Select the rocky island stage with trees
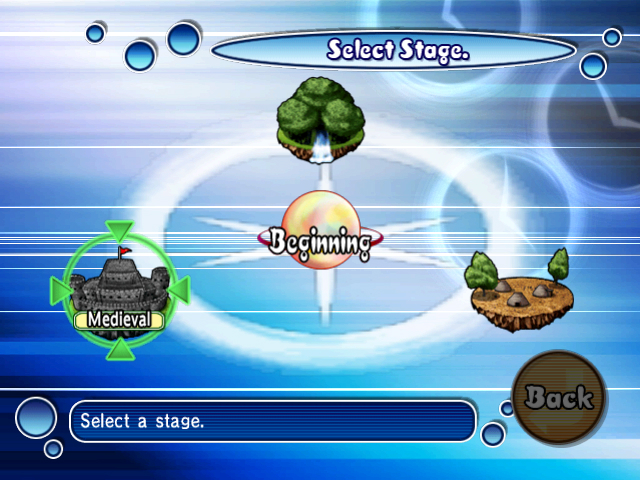Screen dimensions: 640x480 click(x=519, y=290)
